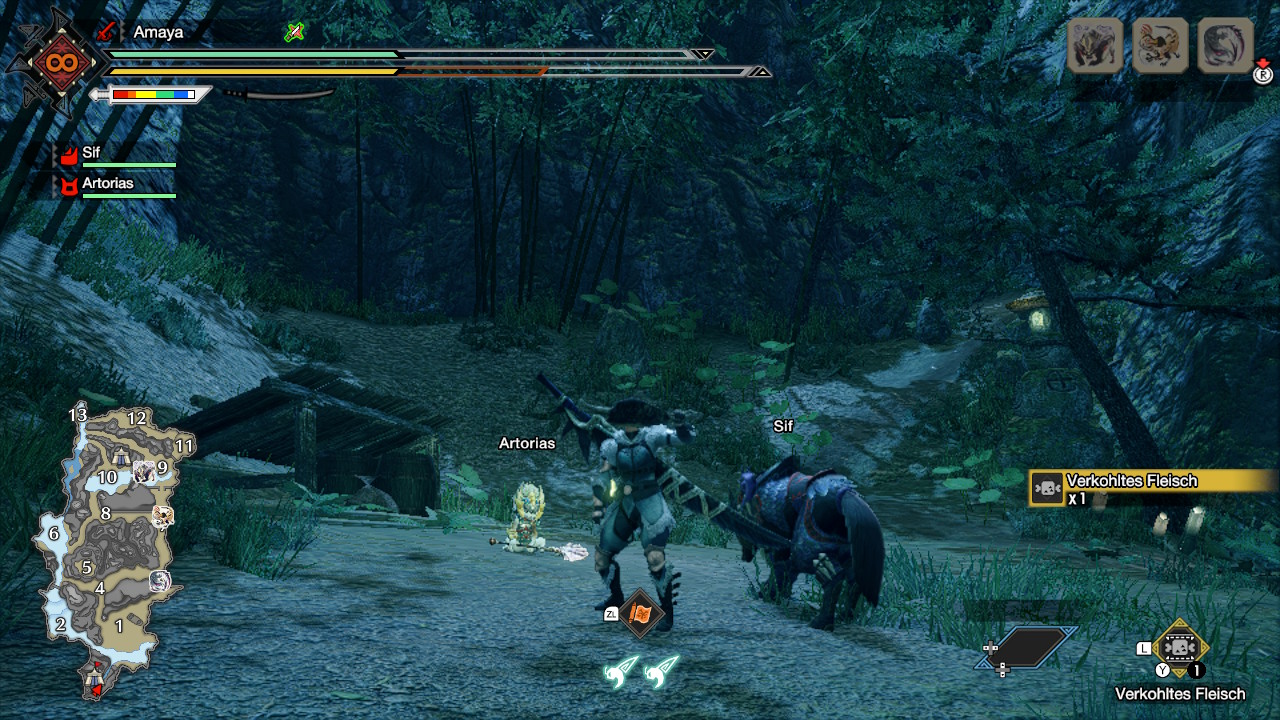Click the right wirebug icon

point(661,672)
